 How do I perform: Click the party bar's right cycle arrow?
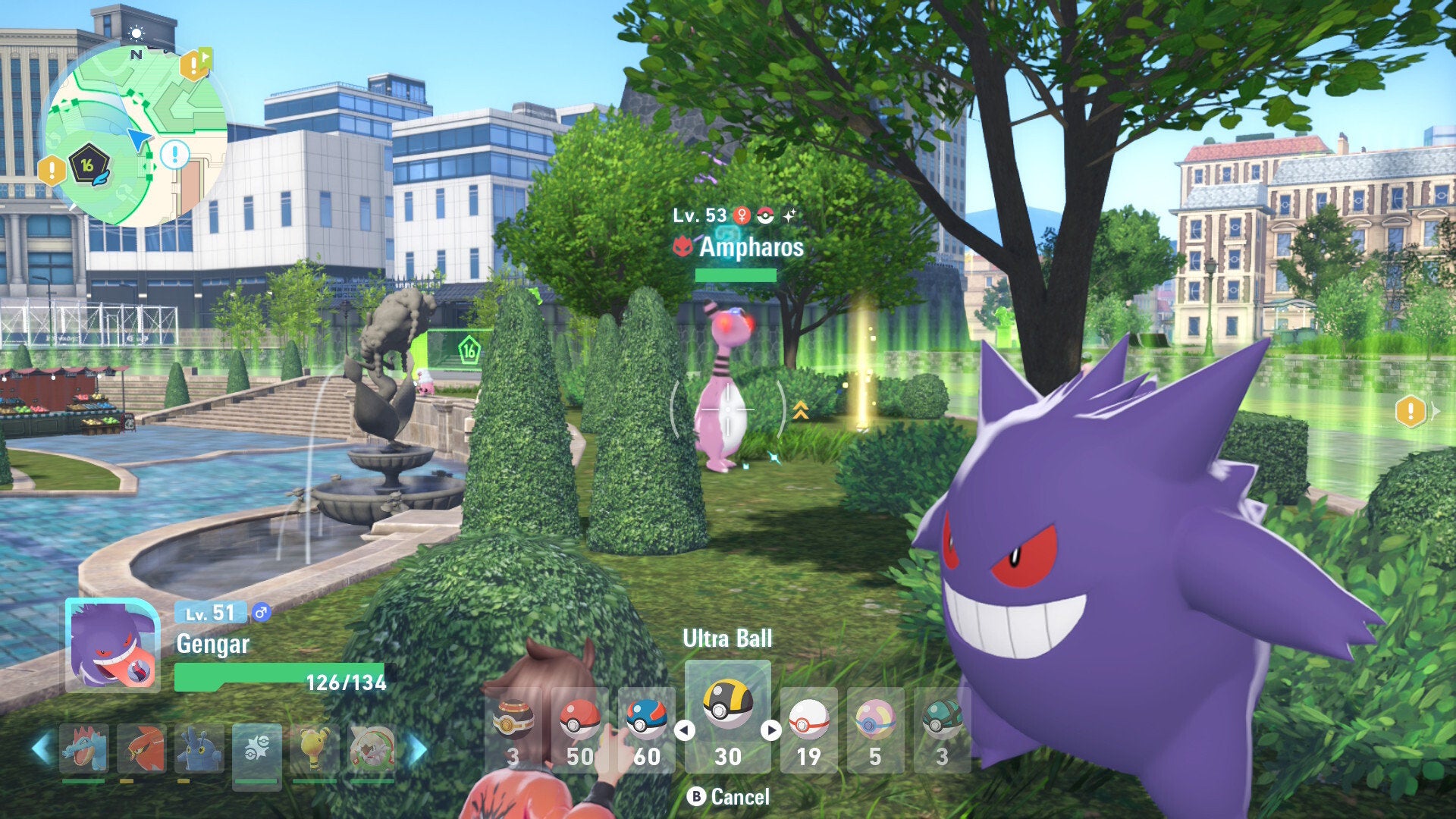(x=417, y=749)
